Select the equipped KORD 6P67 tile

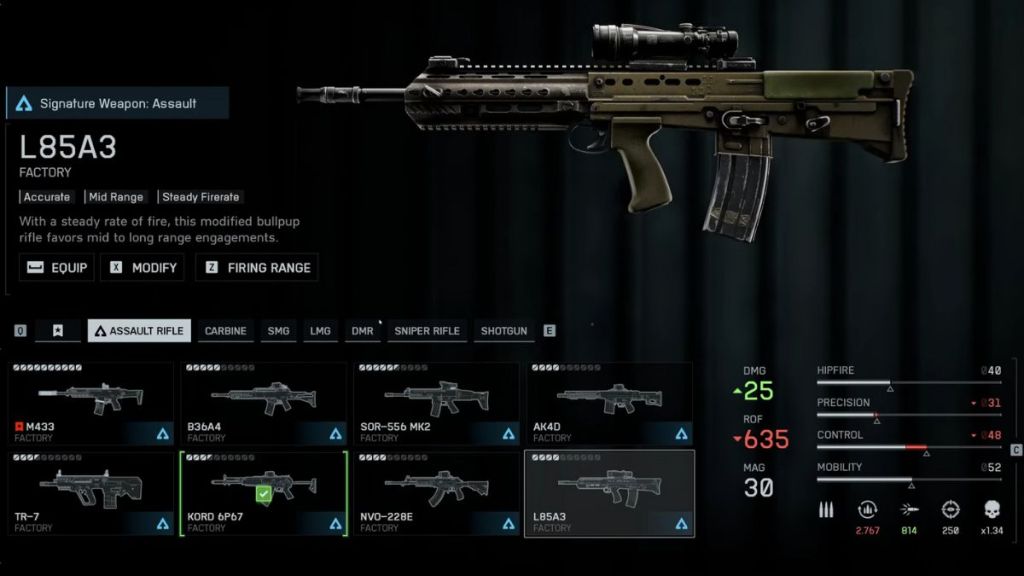[263, 493]
